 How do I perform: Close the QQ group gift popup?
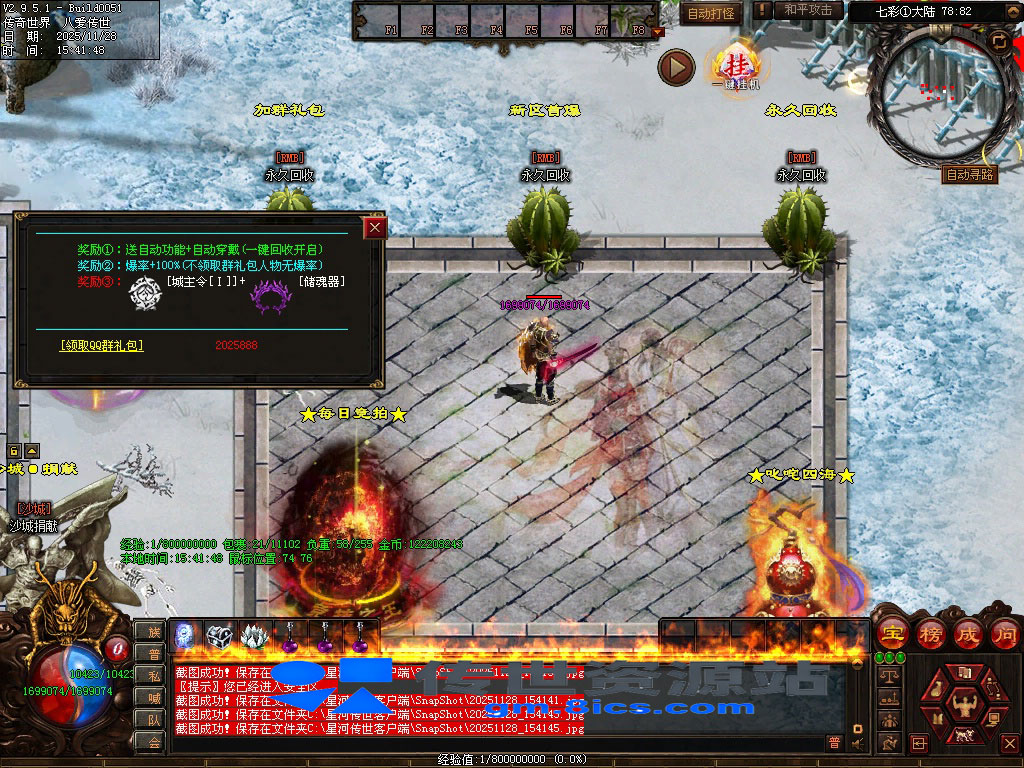(x=375, y=228)
